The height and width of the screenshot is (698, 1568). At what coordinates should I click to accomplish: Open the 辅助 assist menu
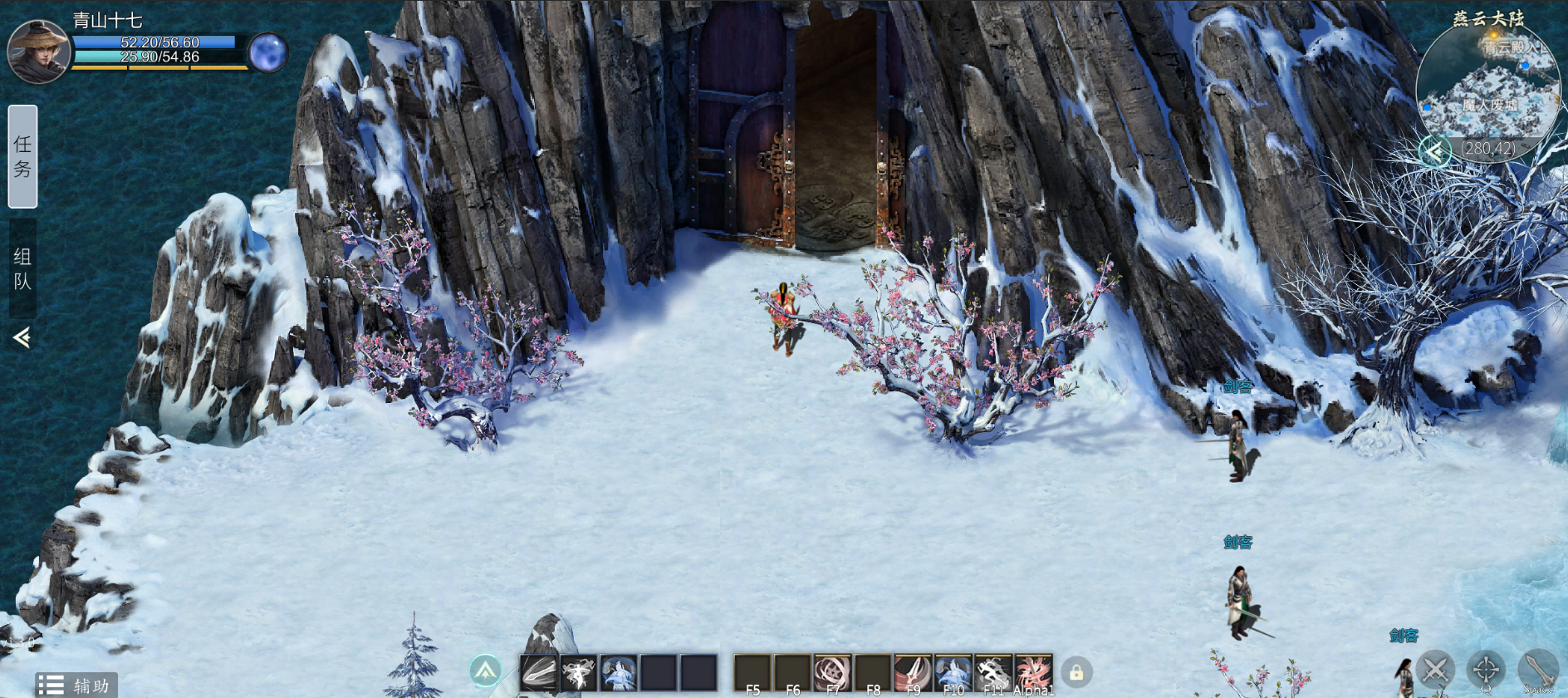[x=76, y=685]
